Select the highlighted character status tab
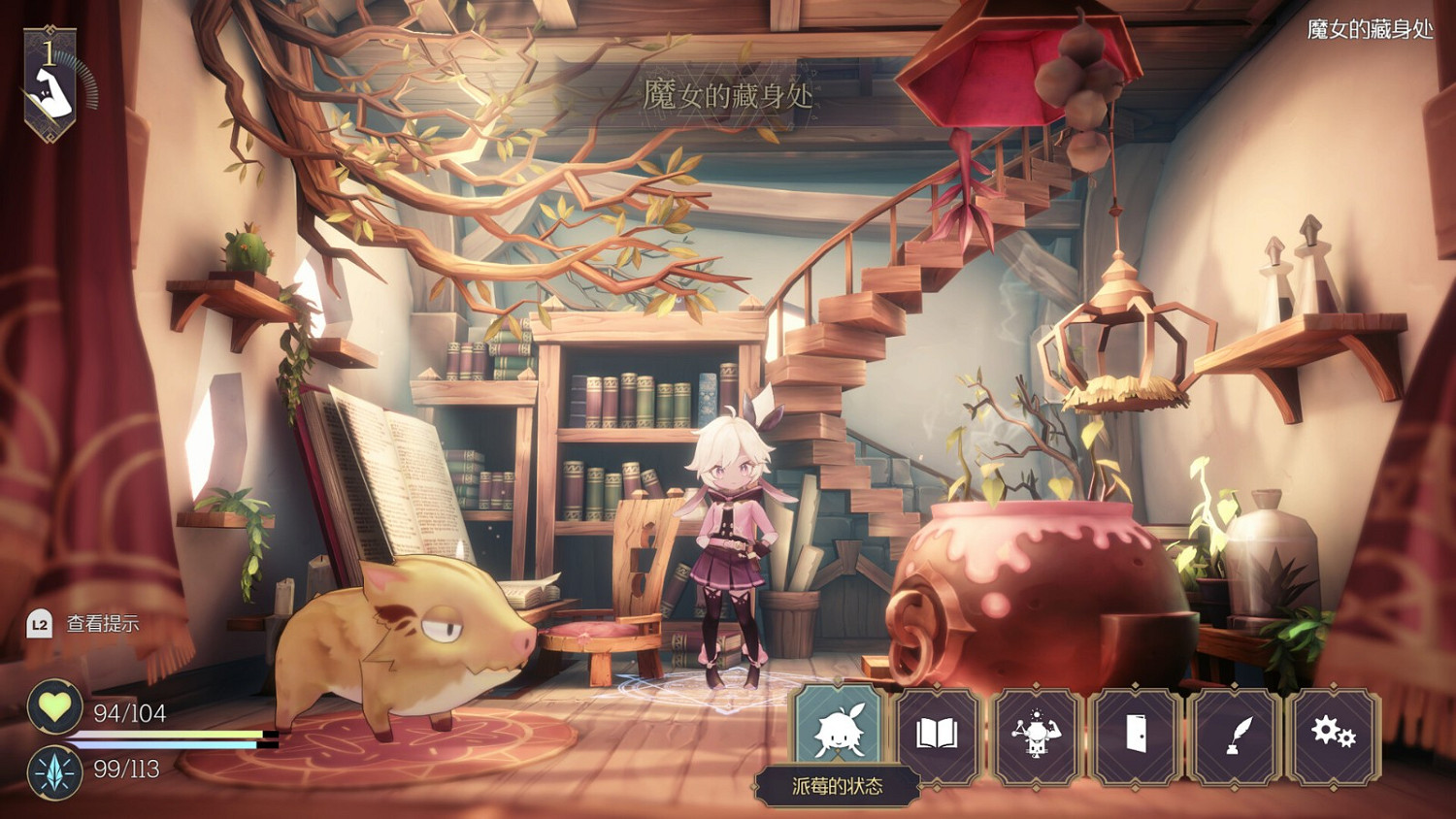 [x=839, y=735]
